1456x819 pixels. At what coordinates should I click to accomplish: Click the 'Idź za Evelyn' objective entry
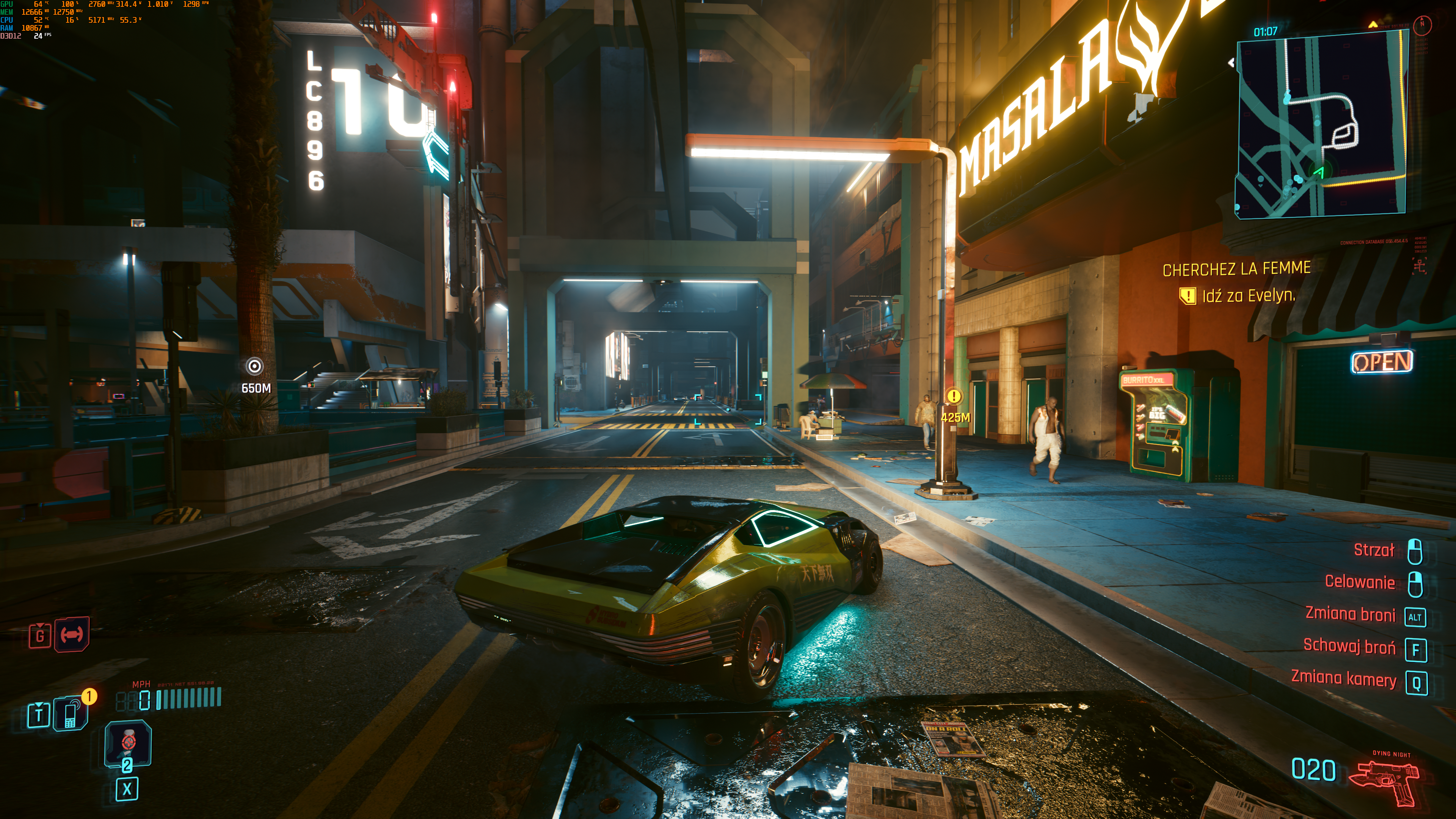pyautogui.click(x=1249, y=296)
